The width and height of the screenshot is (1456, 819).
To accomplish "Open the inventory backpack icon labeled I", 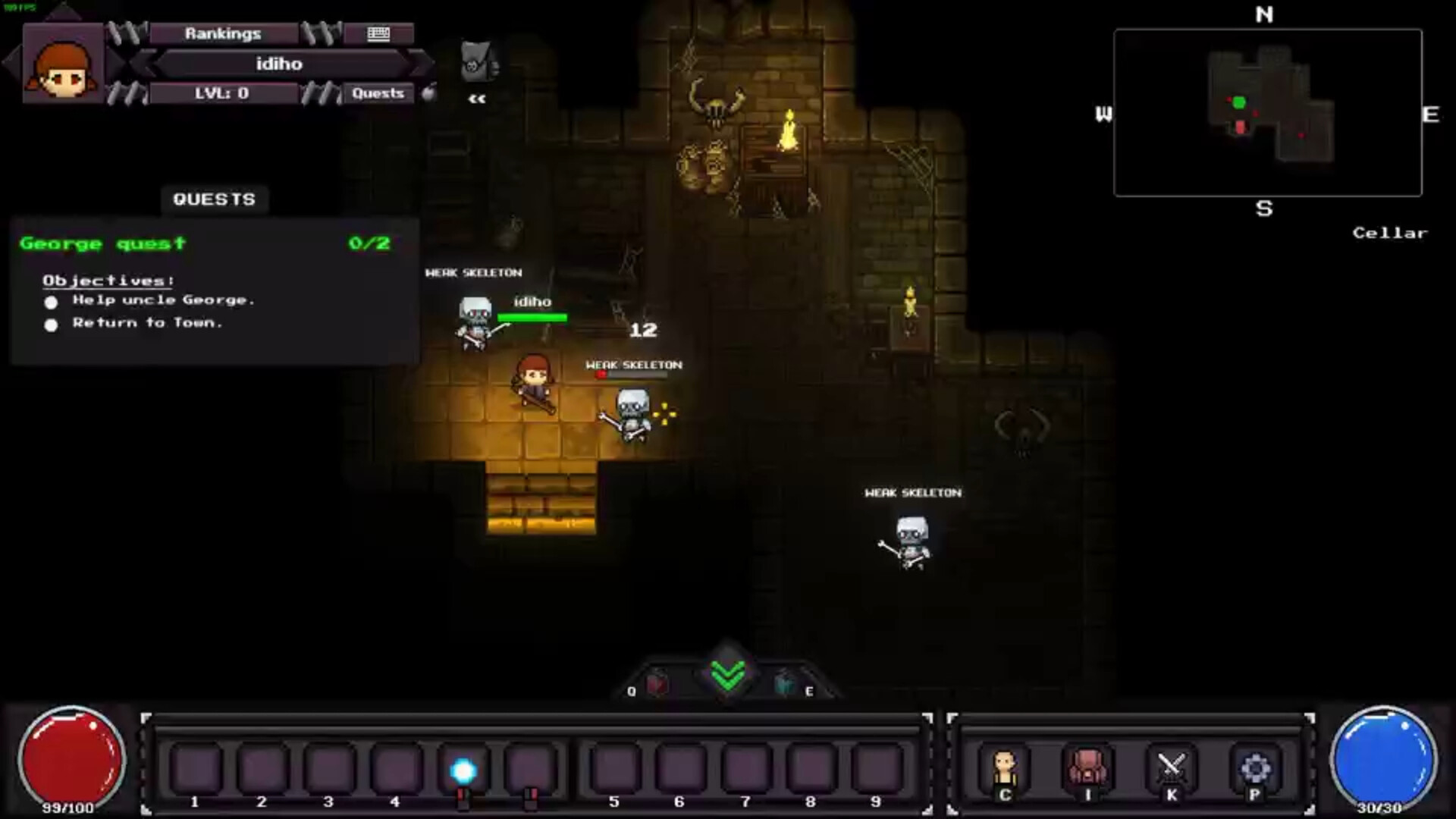I will (x=1087, y=768).
